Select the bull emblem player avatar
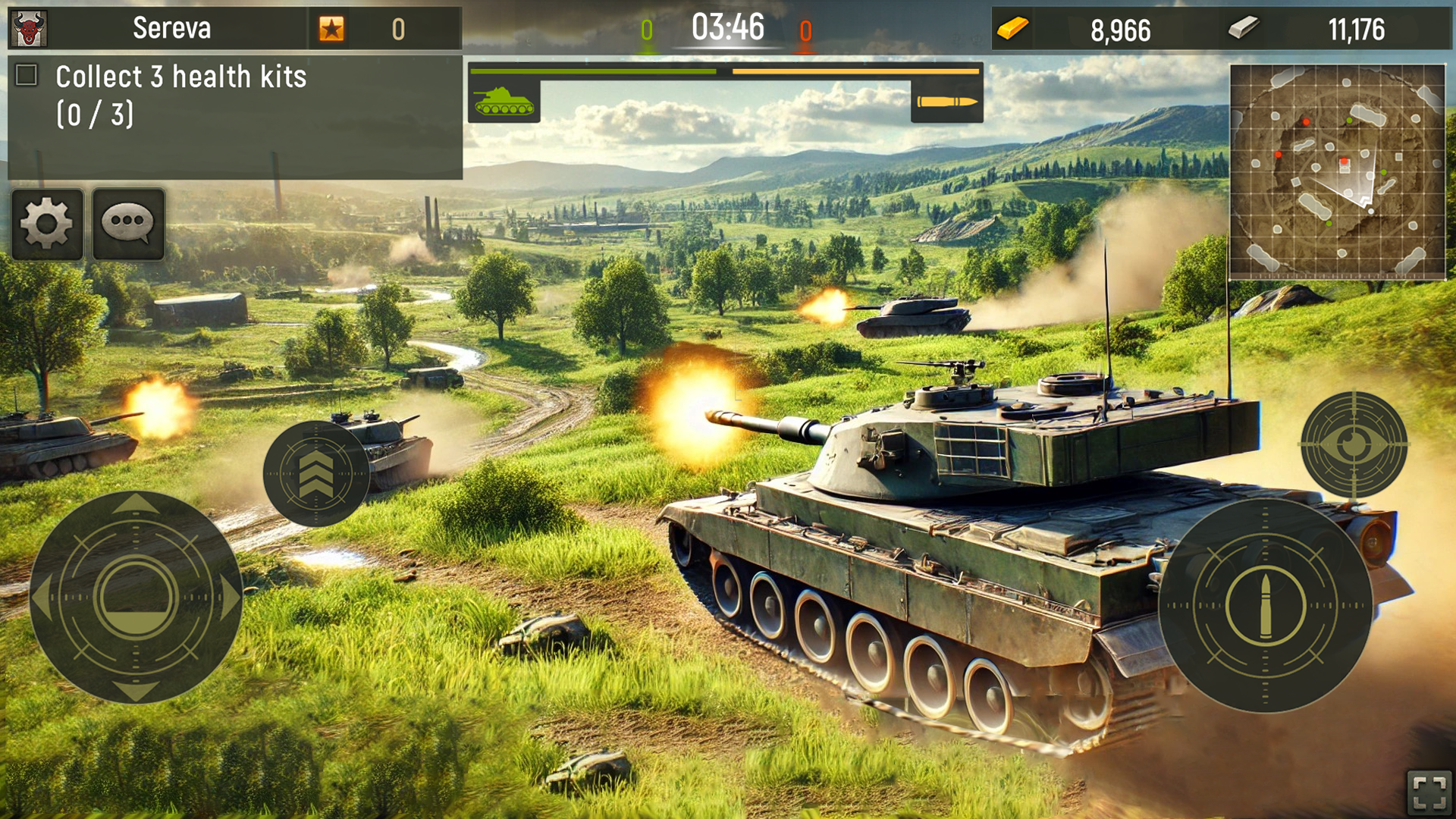 [x=29, y=29]
